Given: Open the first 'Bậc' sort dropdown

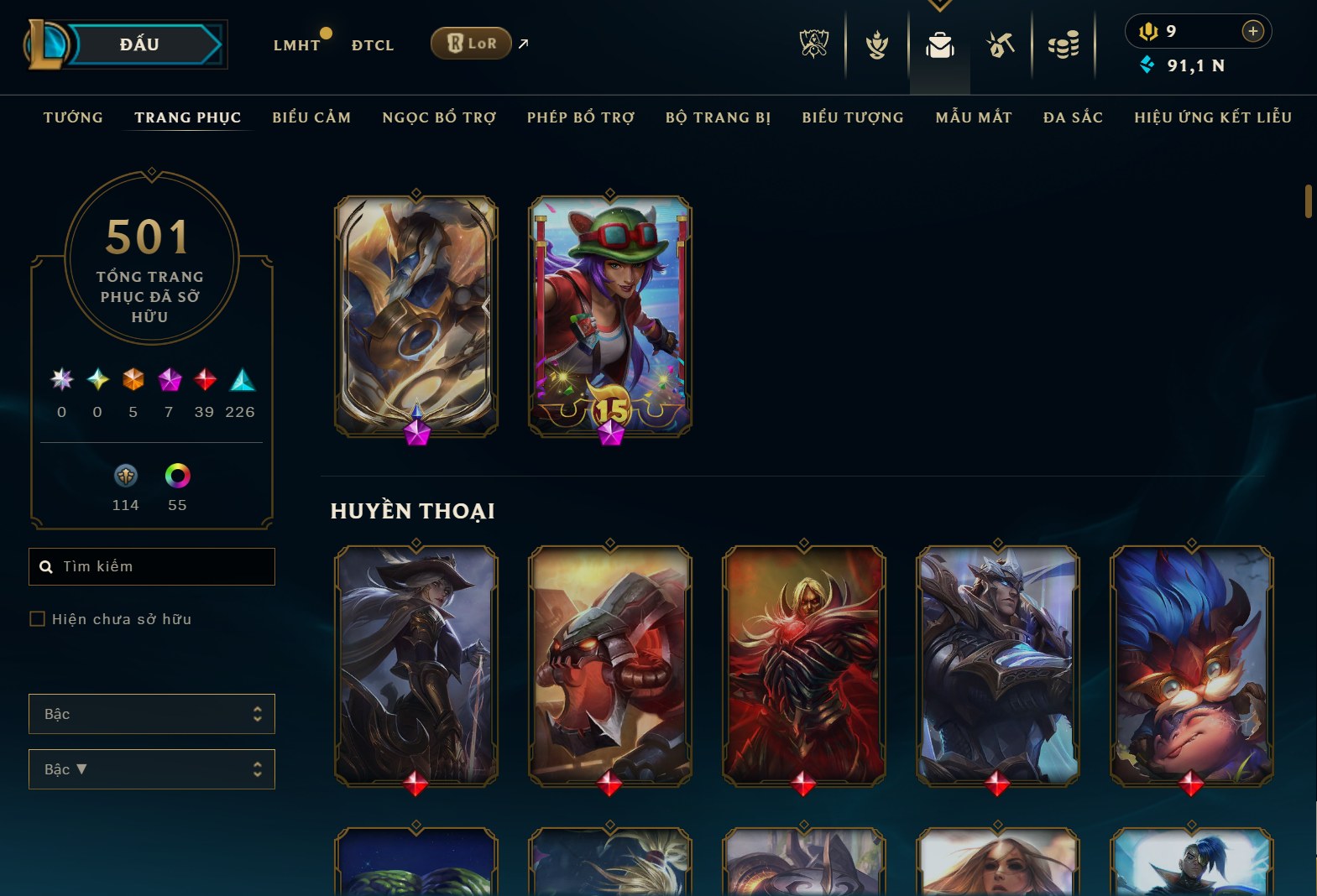Looking at the screenshot, I should pyautogui.click(x=151, y=713).
